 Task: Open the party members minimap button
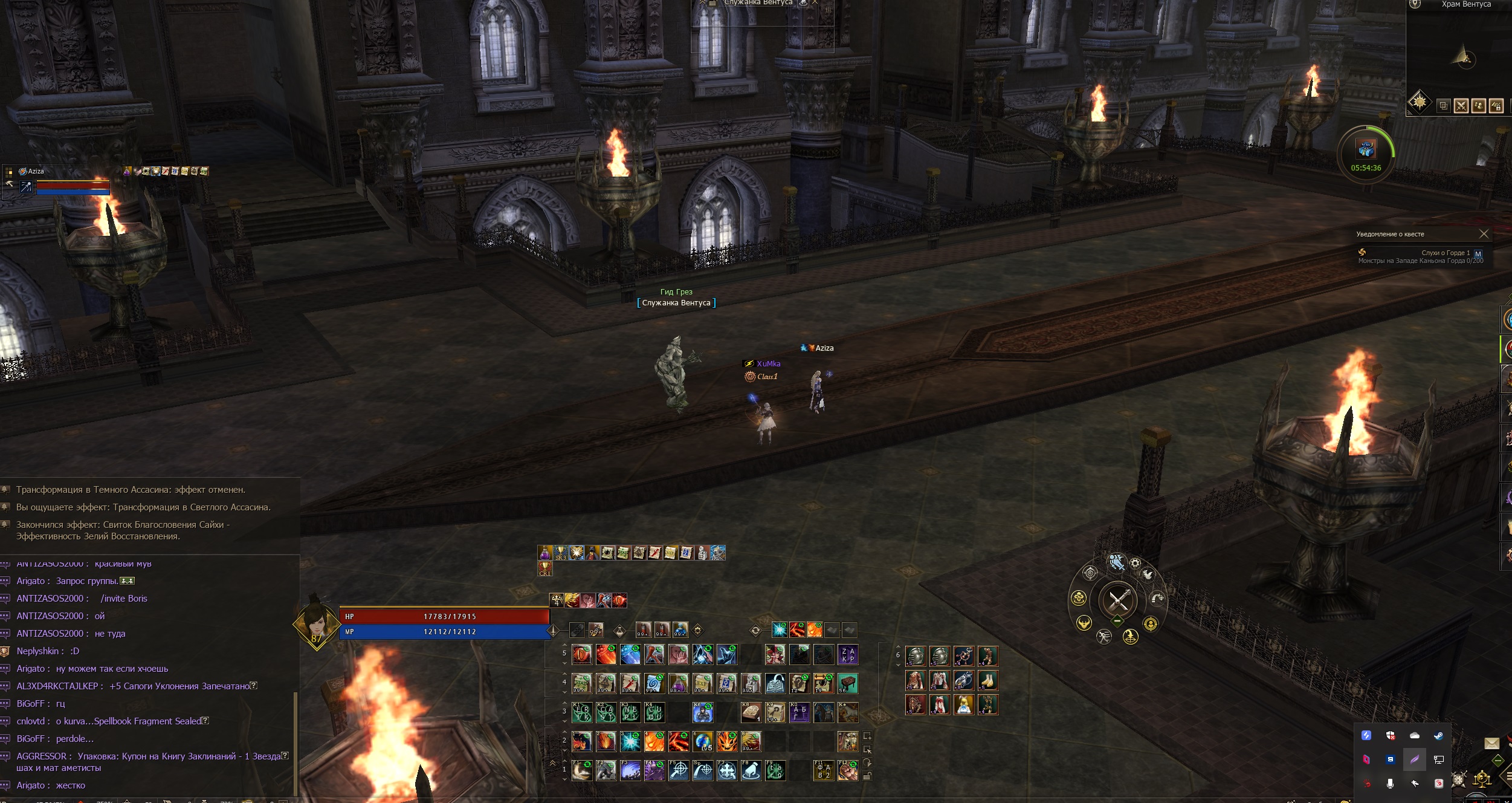pyautogui.click(x=1479, y=106)
